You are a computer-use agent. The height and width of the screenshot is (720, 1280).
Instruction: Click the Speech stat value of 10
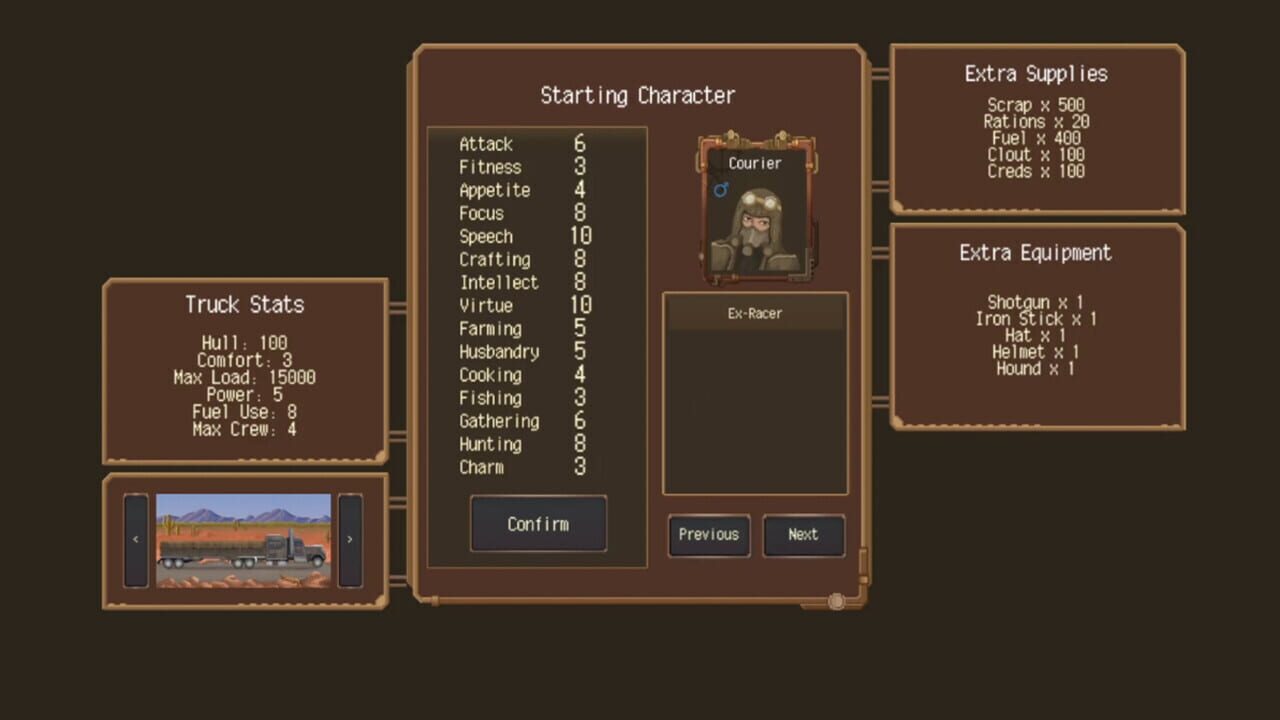[581, 236]
